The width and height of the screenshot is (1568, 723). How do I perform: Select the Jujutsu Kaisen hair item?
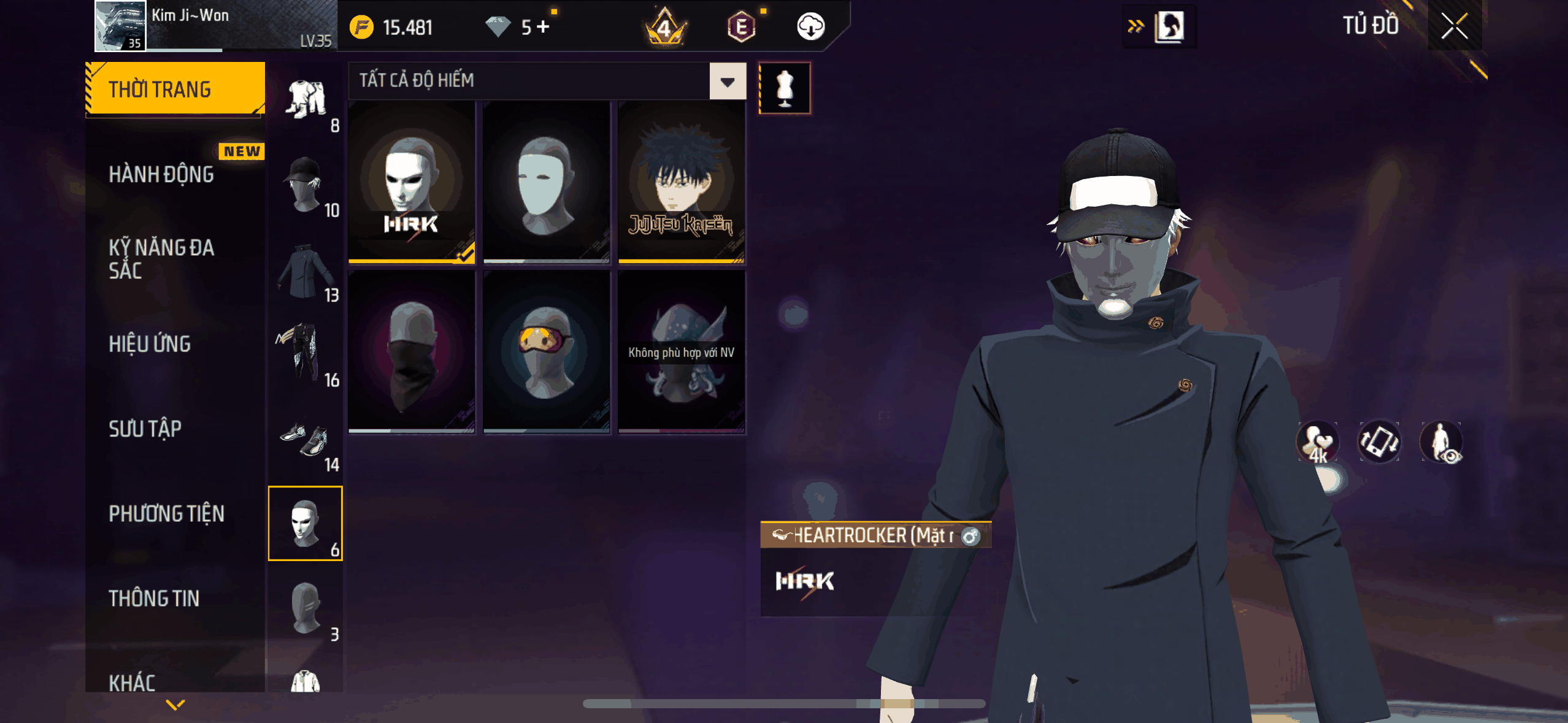click(681, 182)
